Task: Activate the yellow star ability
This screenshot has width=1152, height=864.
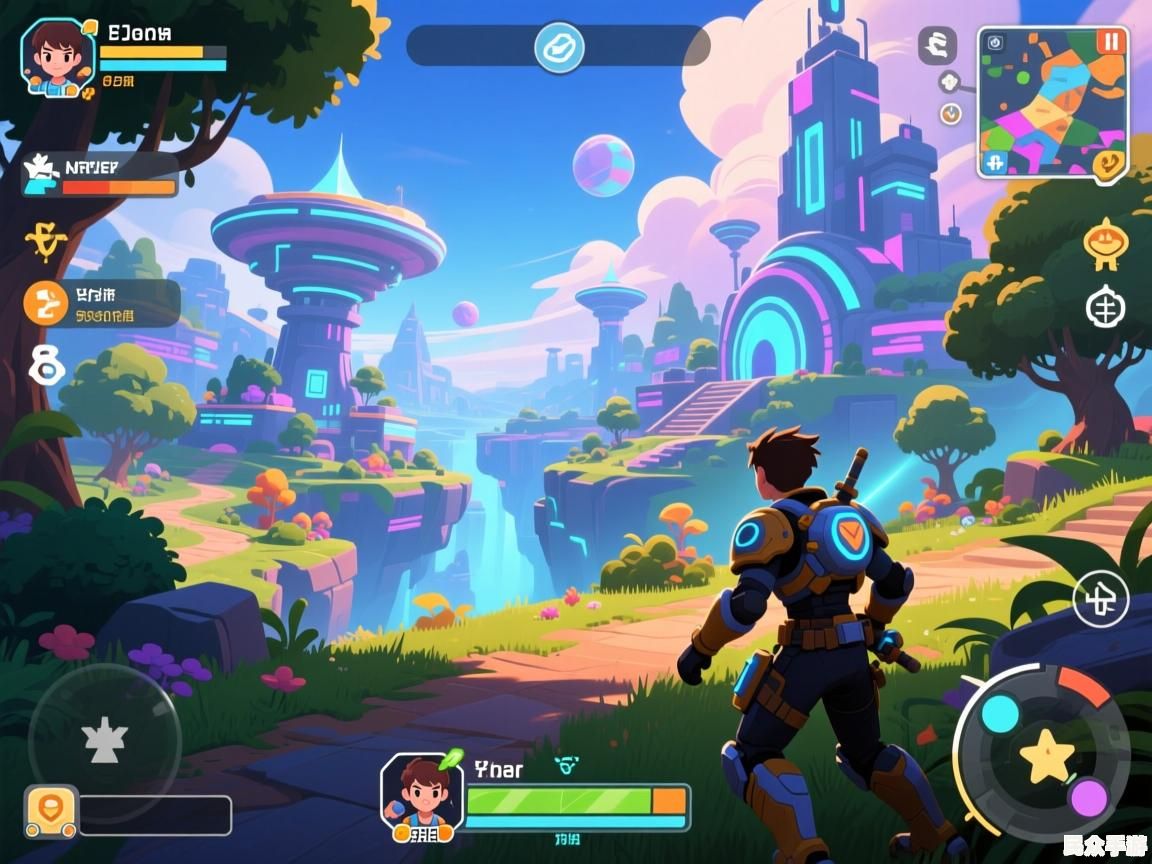Action: coord(1046,755)
